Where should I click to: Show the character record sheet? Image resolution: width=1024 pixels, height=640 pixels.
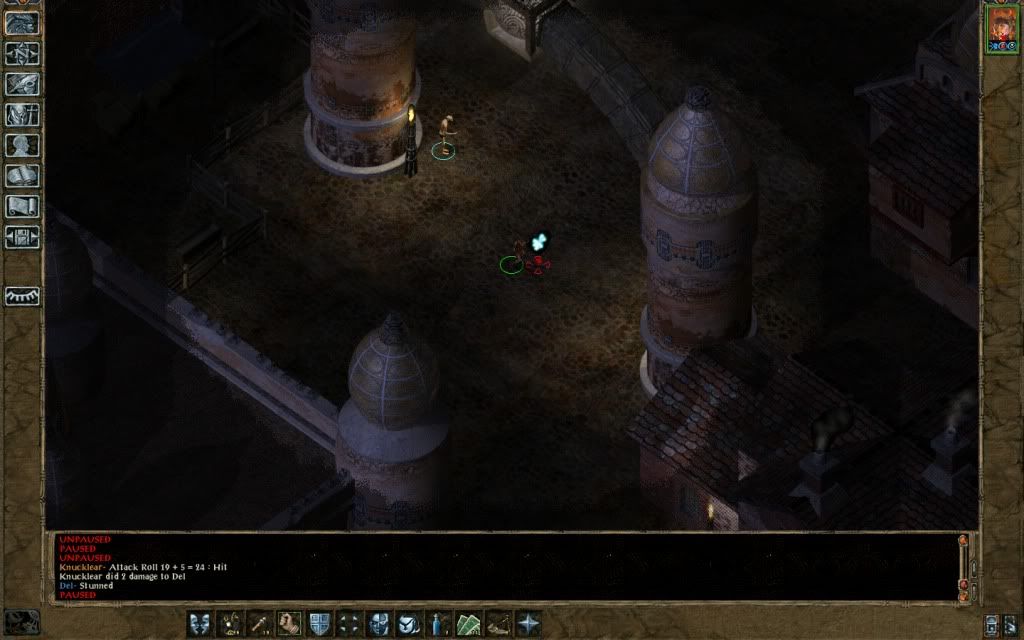click(21, 145)
